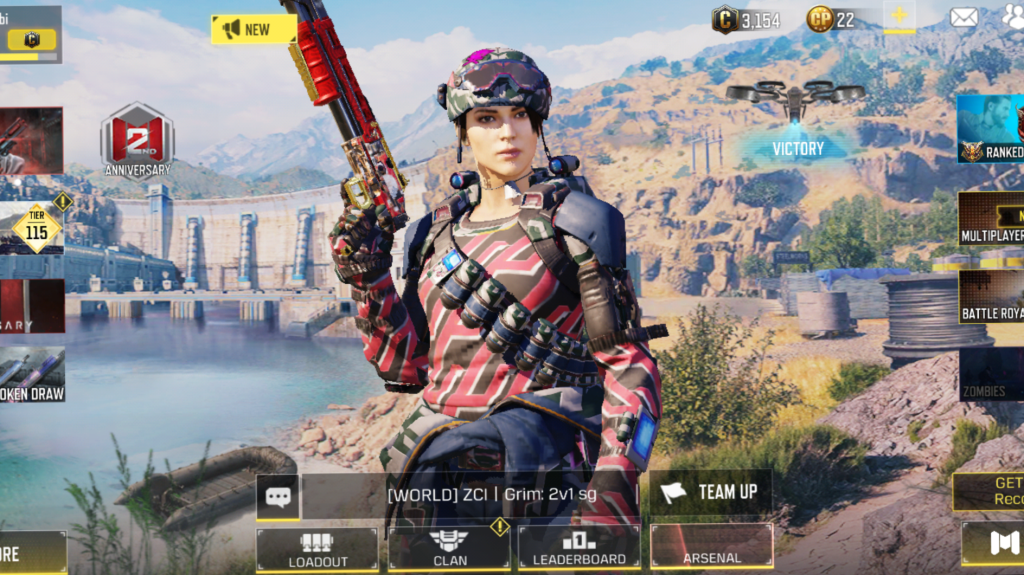Open the Loadout menu
This screenshot has height=575, width=1024.
[316, 549]
